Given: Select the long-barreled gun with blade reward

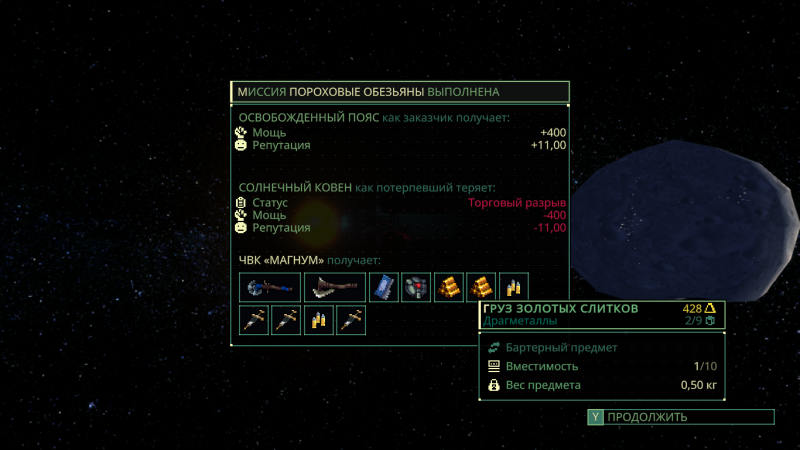Looking at the screenshot, I should [334, 287].
